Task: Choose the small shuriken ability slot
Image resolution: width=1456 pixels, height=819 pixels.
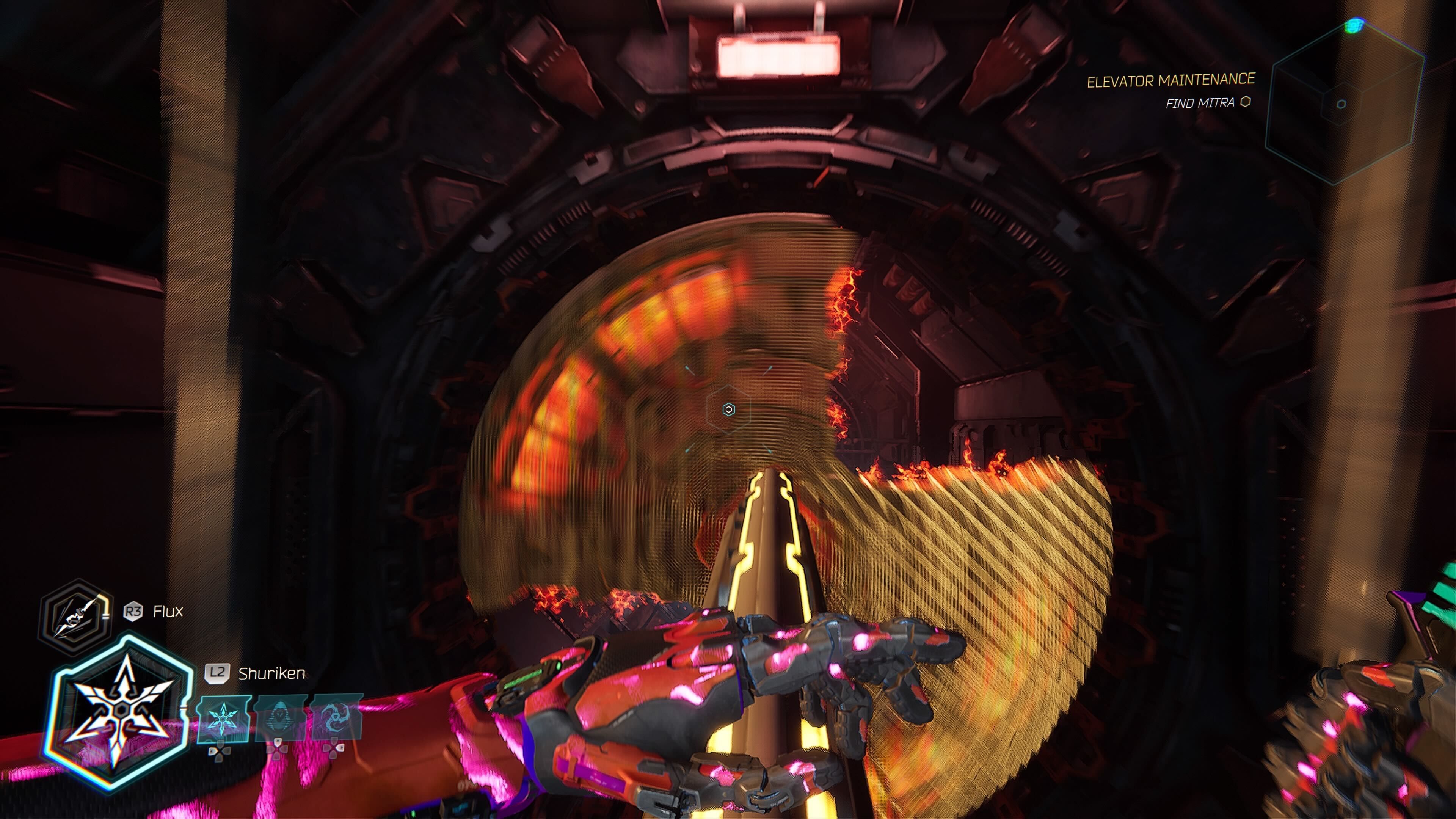Action: [x=223, y=719]
